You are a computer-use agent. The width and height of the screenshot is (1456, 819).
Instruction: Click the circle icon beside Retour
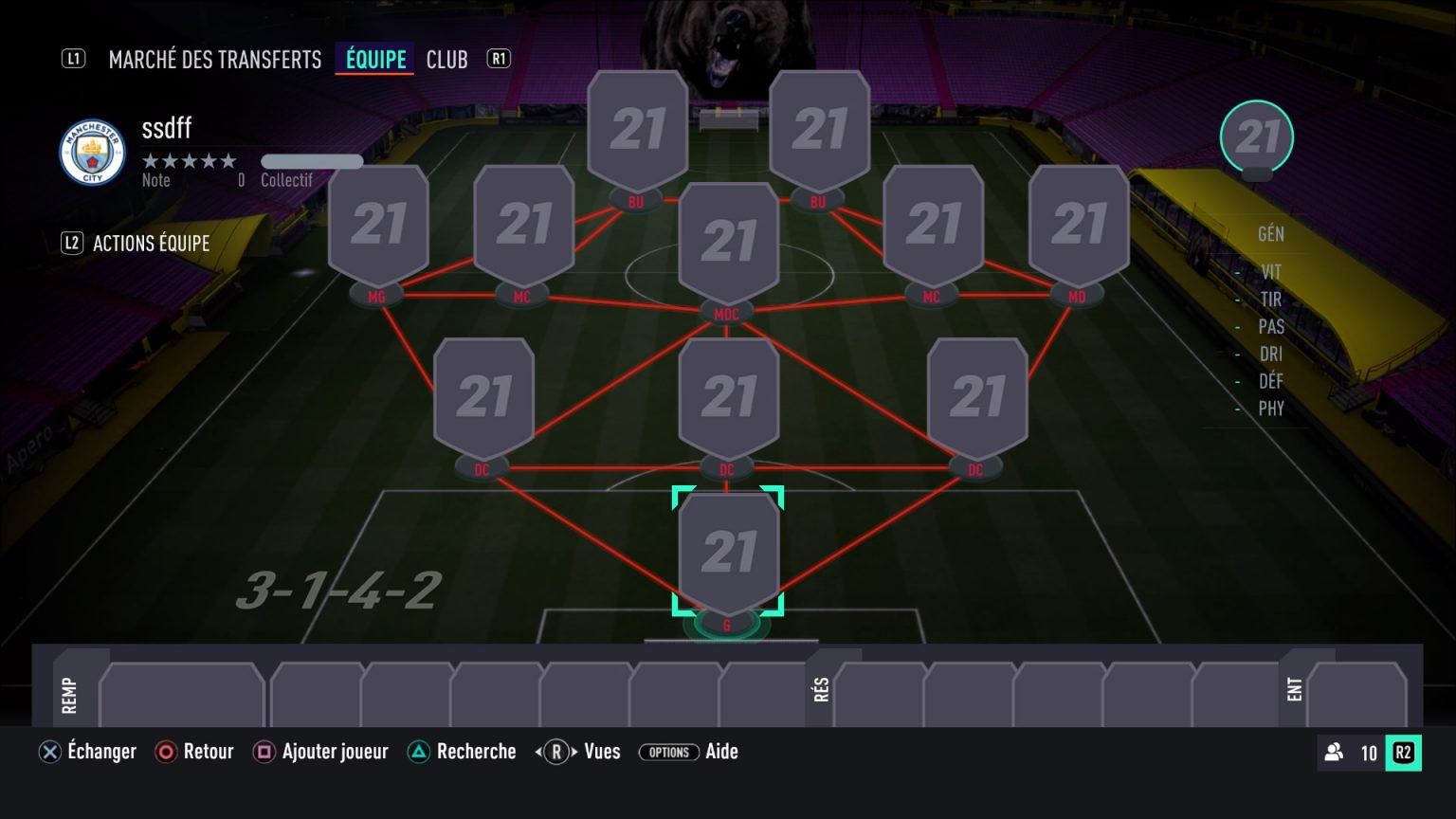166,752
